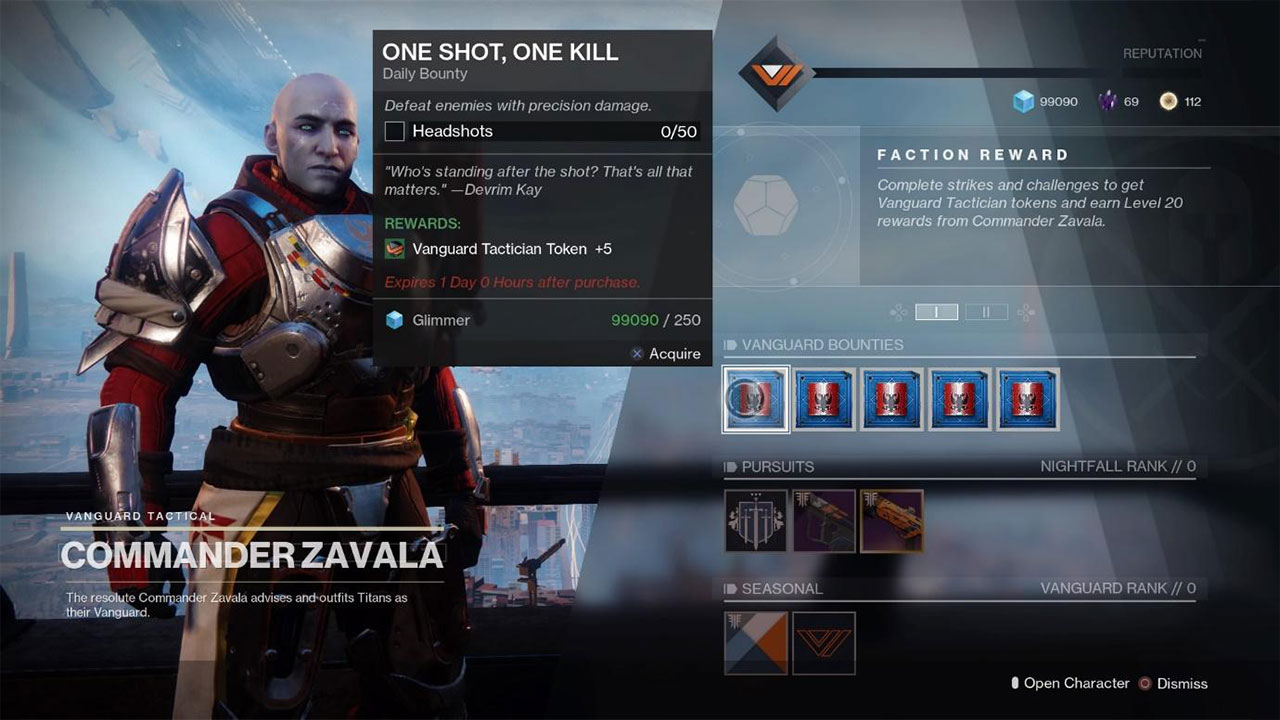Switch to inventory page I
Screen dimensions: 1280x720
tap(936, 312)
